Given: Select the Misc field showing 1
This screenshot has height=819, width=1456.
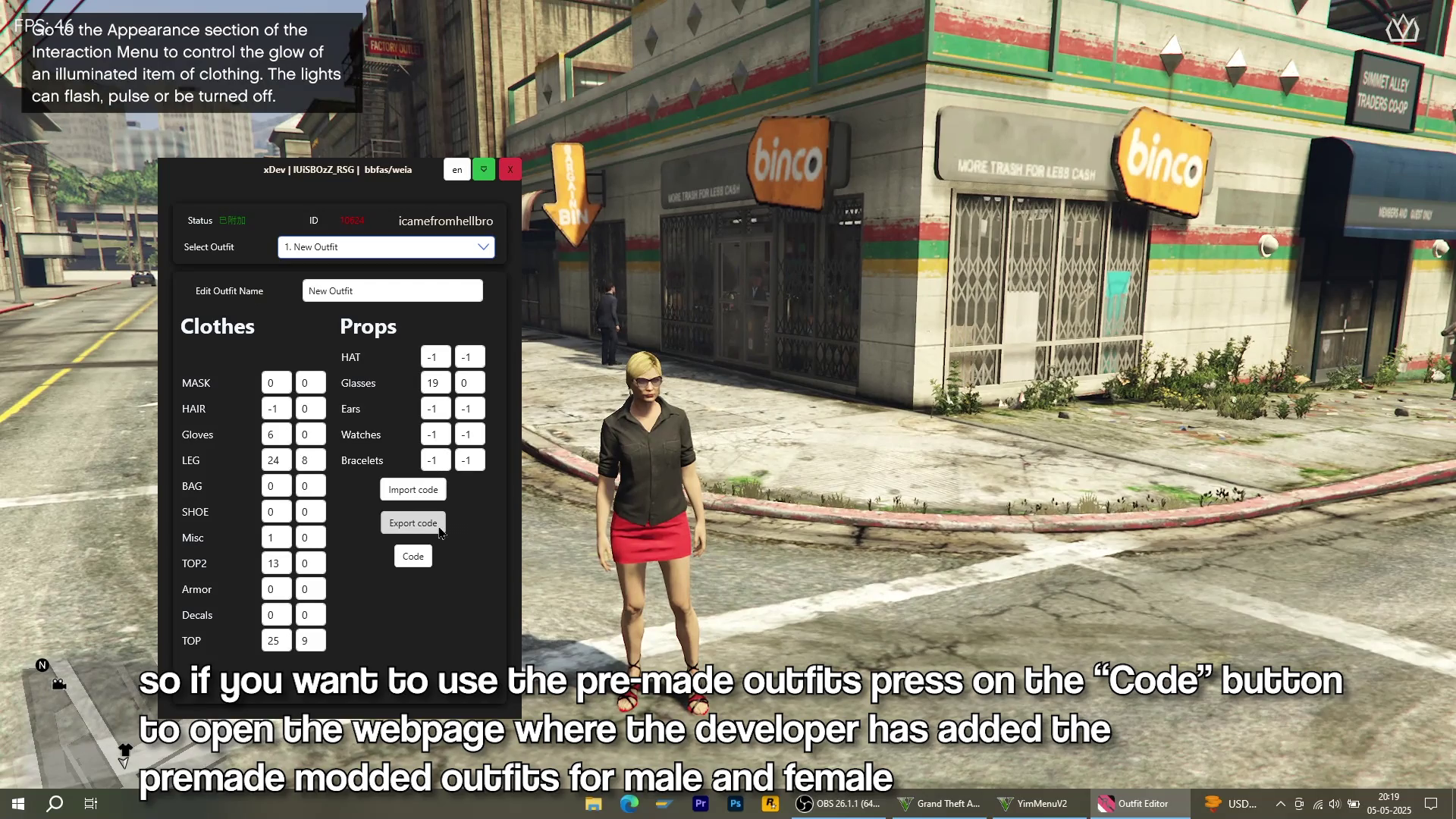Looking at the screenshot, I should tap(276, 538).
